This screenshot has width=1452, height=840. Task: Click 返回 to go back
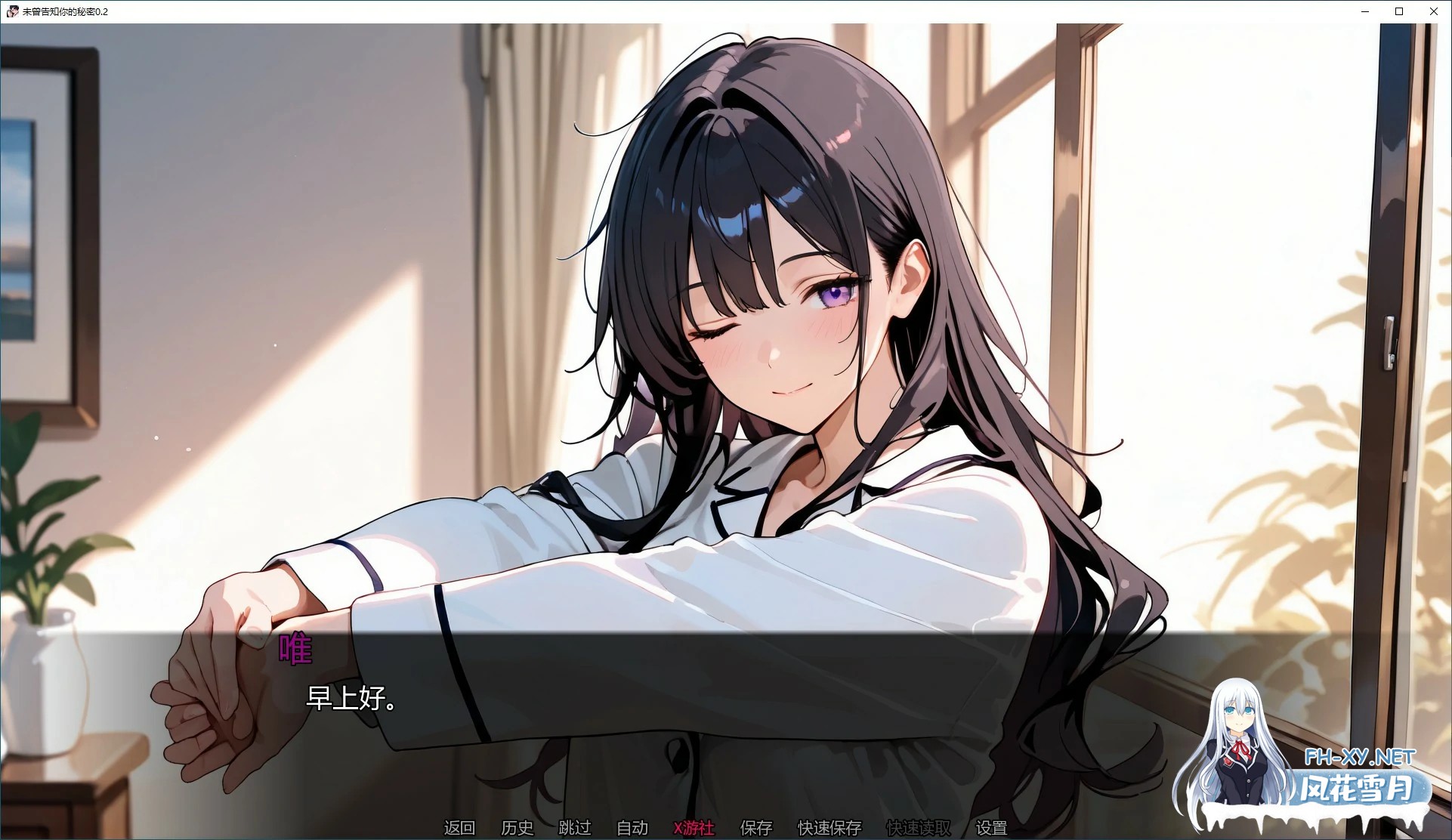coord(458,828)
